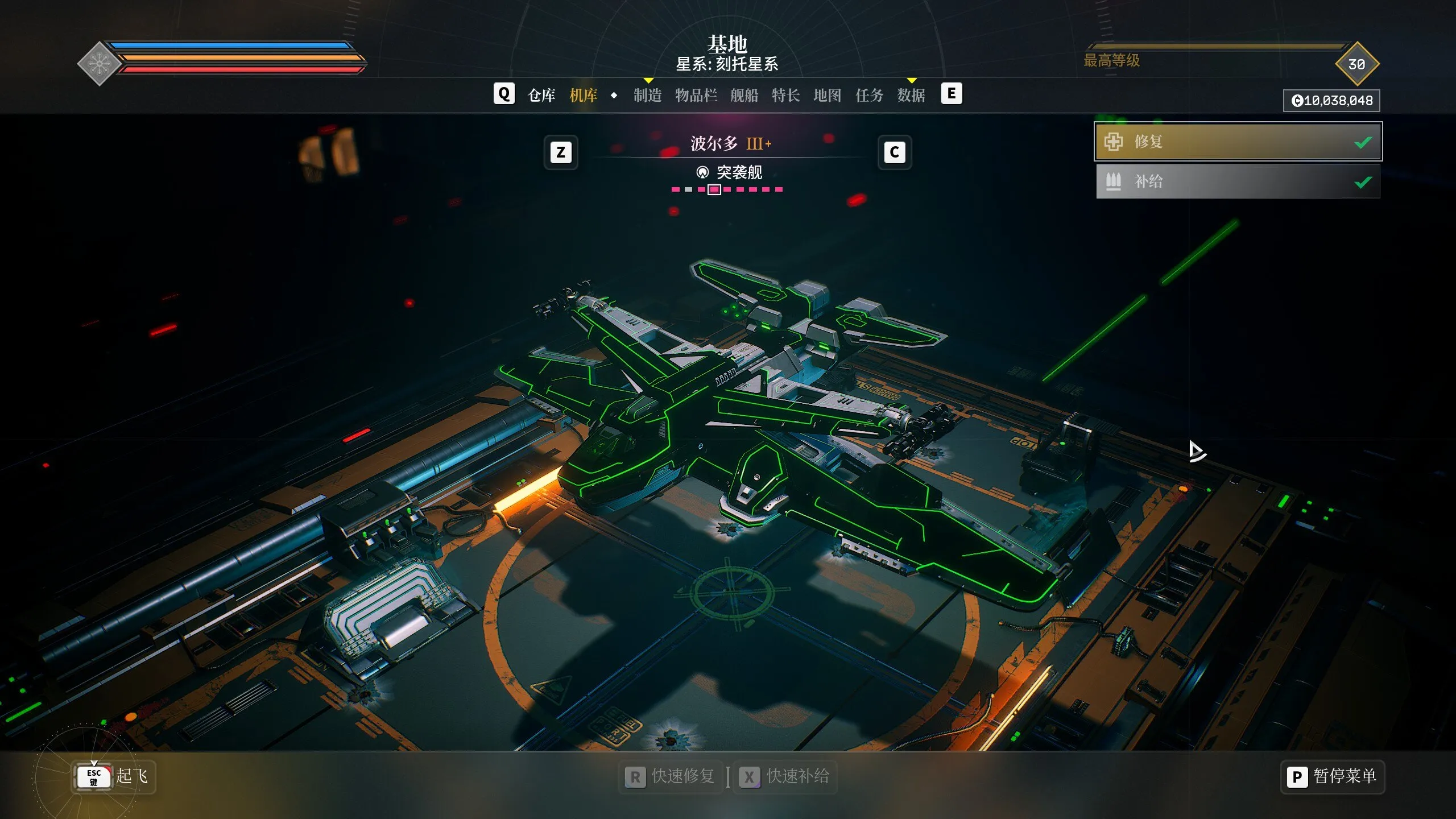Image resolution: width=1456 pixels, height=819 pixels.
Task: Open the 暂停菜单 pause menu
Action: (1333, 776)
